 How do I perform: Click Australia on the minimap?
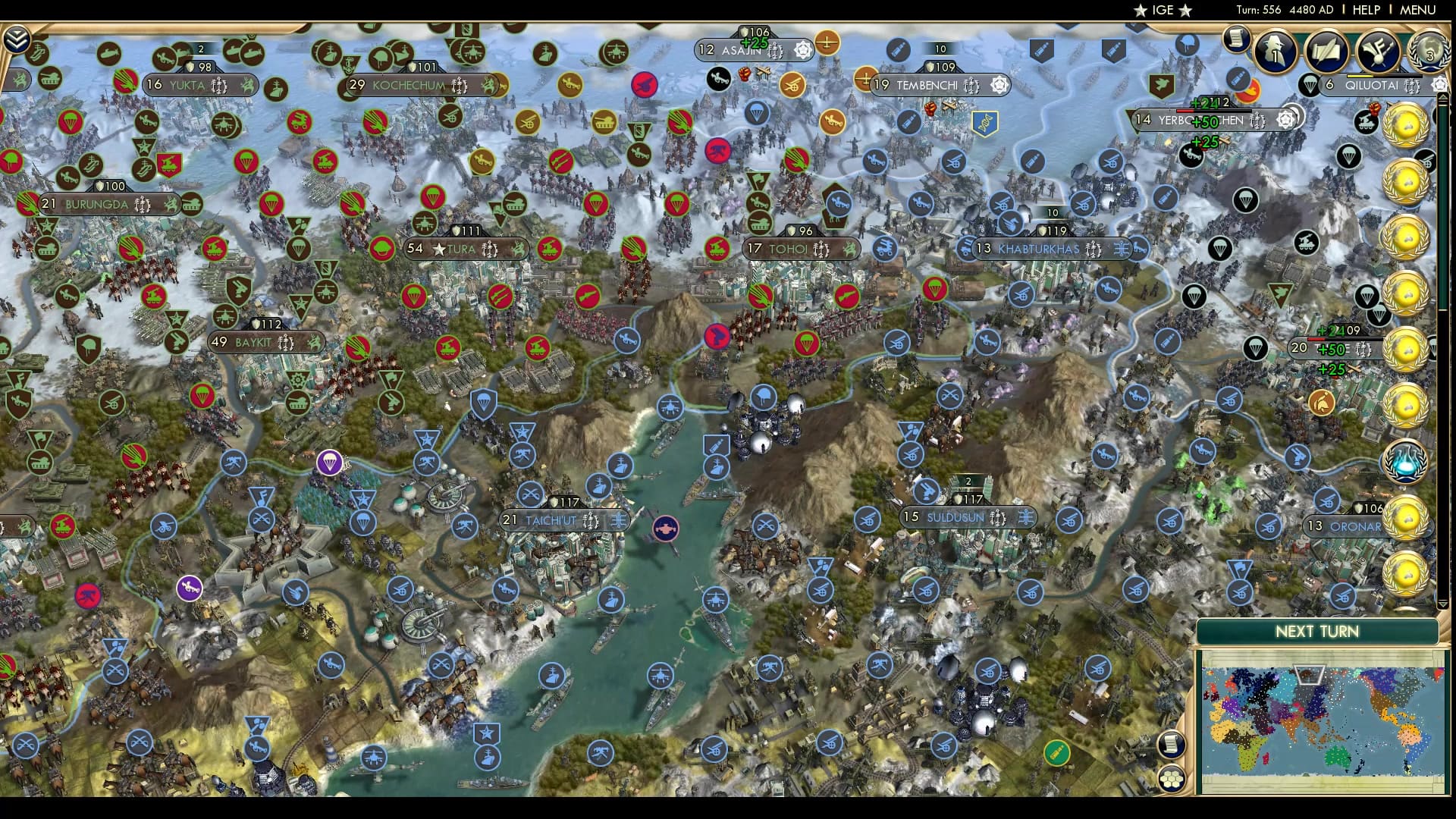[1337, 755]
